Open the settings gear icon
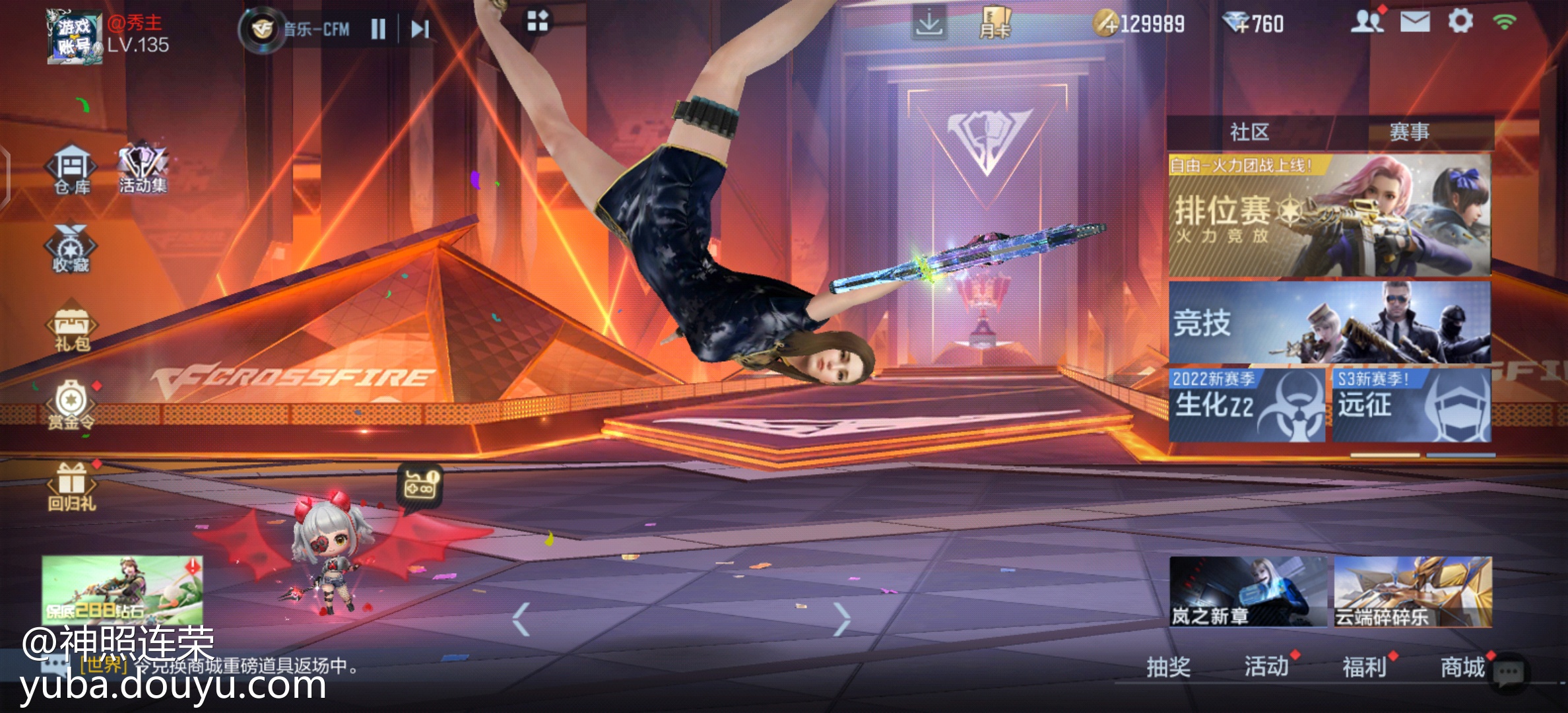 pyautogui.click(x=1460, y=22)
